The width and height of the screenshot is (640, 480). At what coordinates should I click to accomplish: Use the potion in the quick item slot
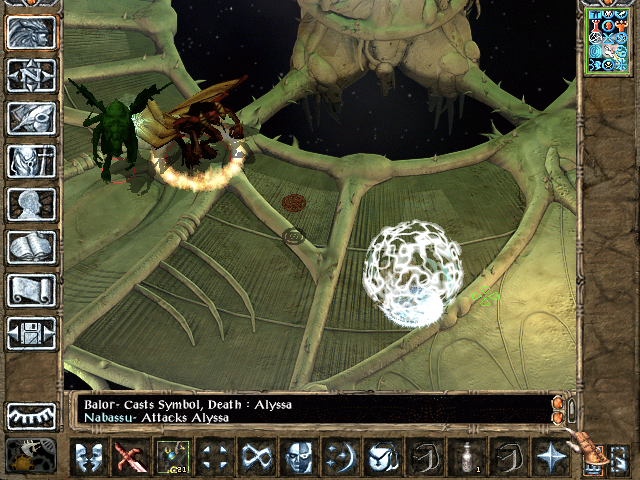pos(466,457)
